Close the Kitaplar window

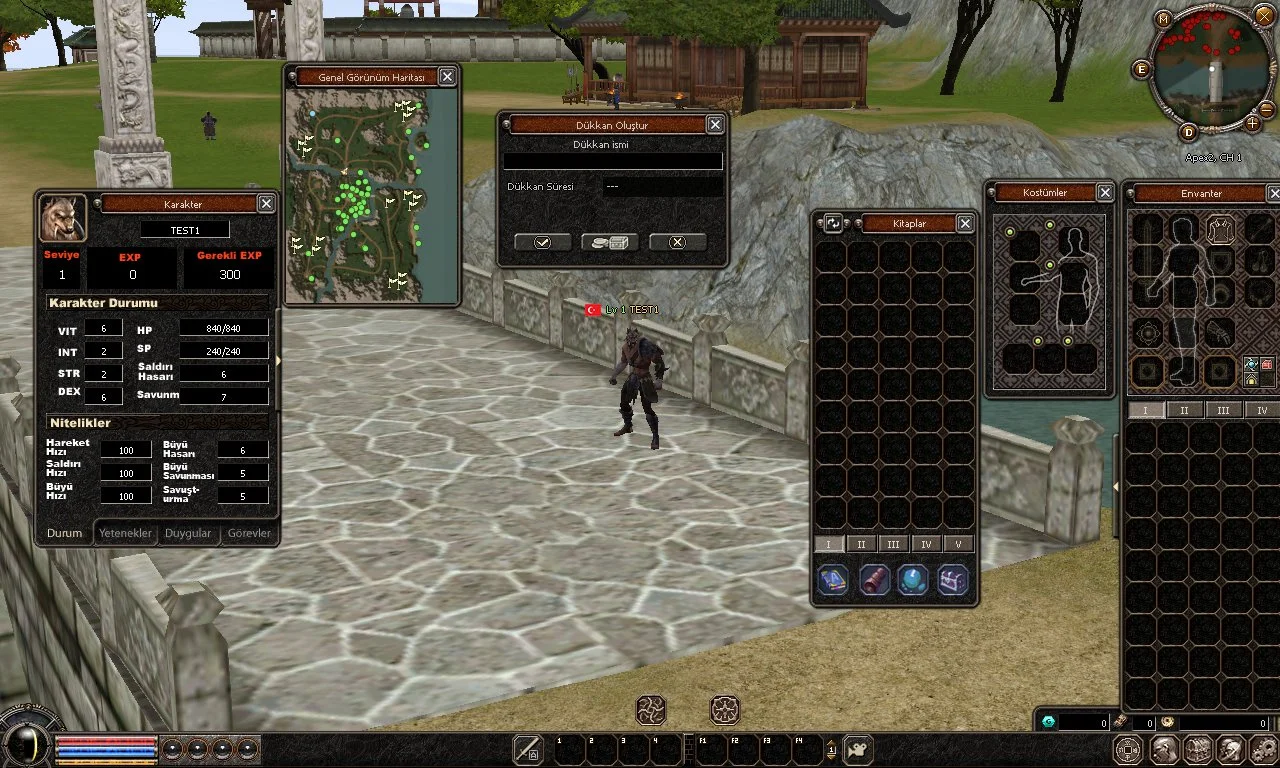click(x=965, y=224)
